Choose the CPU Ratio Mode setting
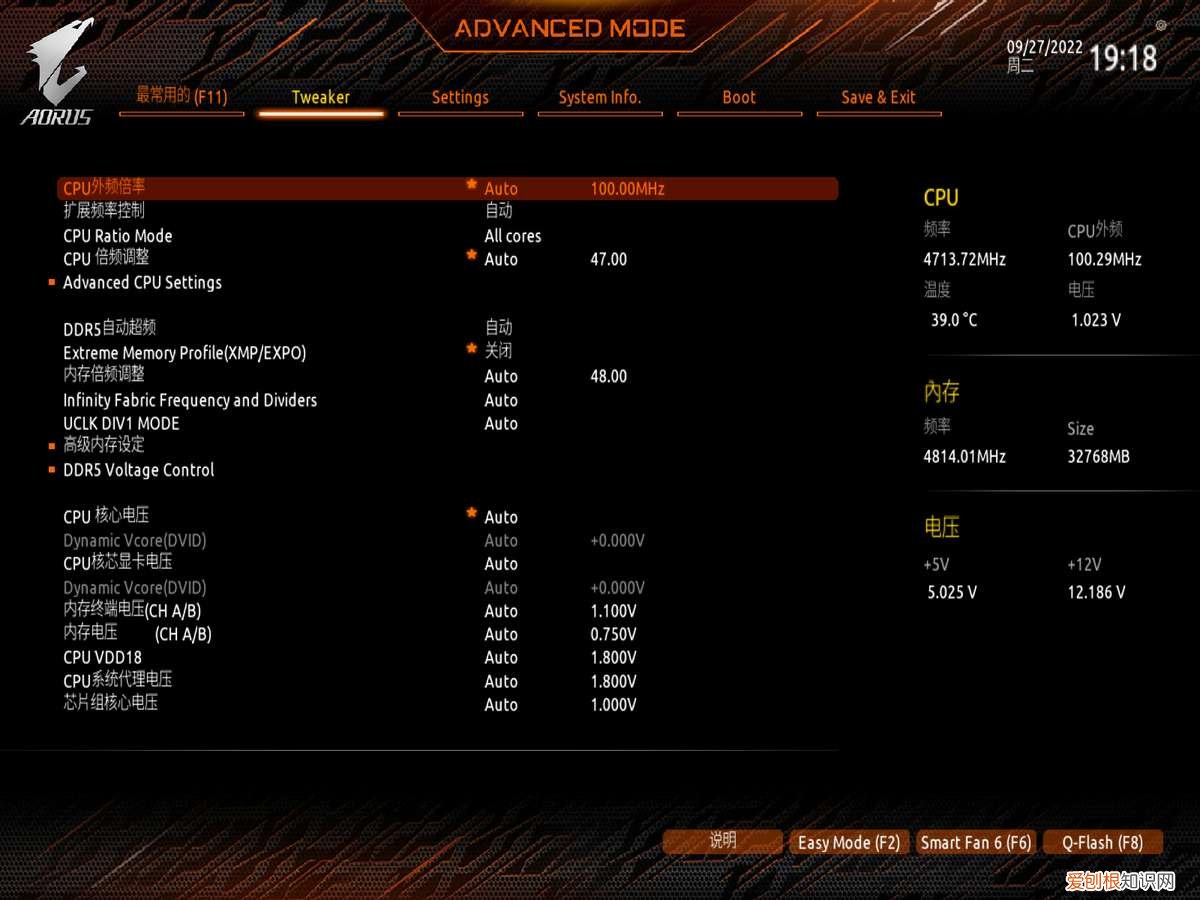 118,236
